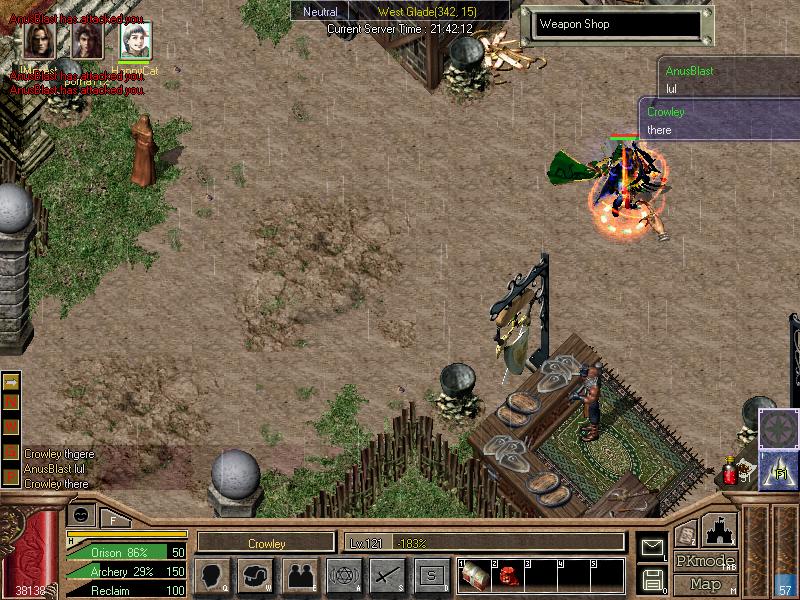Toggle the PKmode button

click(x=705, y=561)
